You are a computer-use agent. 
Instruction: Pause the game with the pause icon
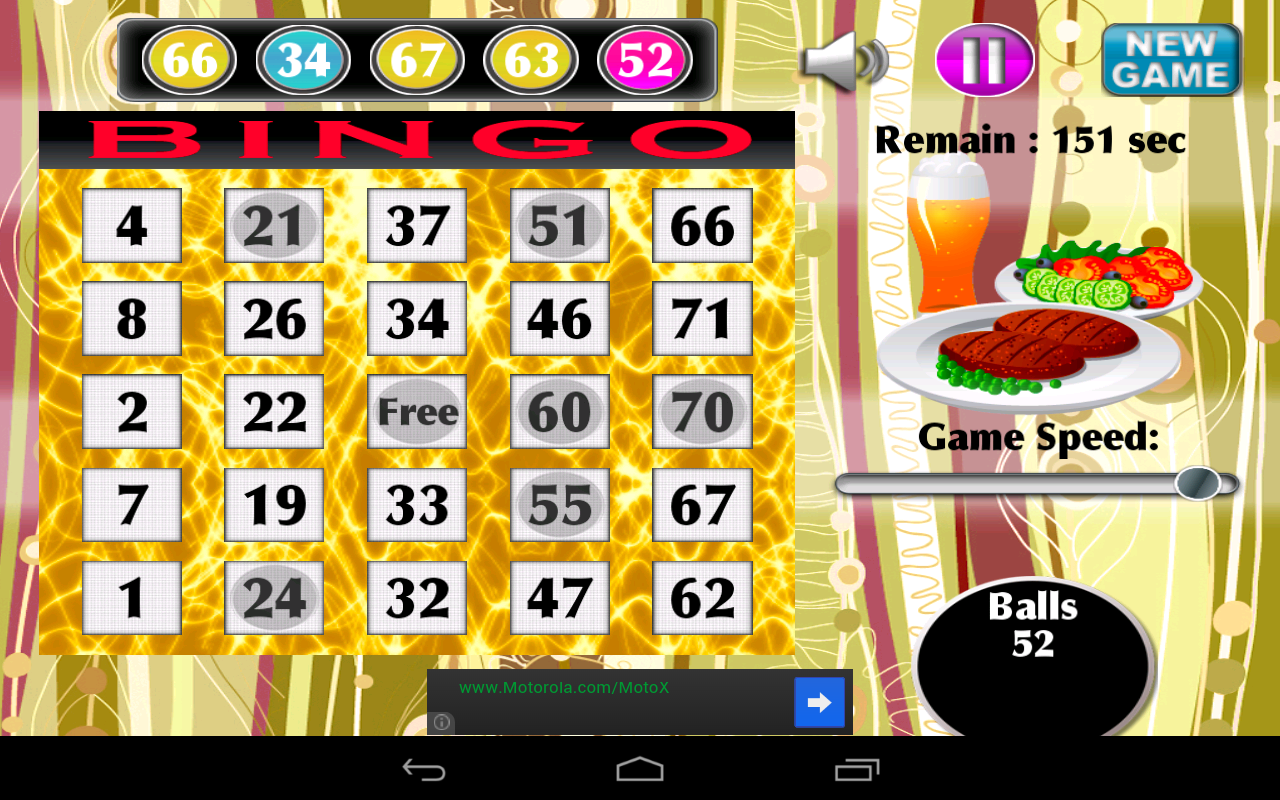tap(985, 60)
